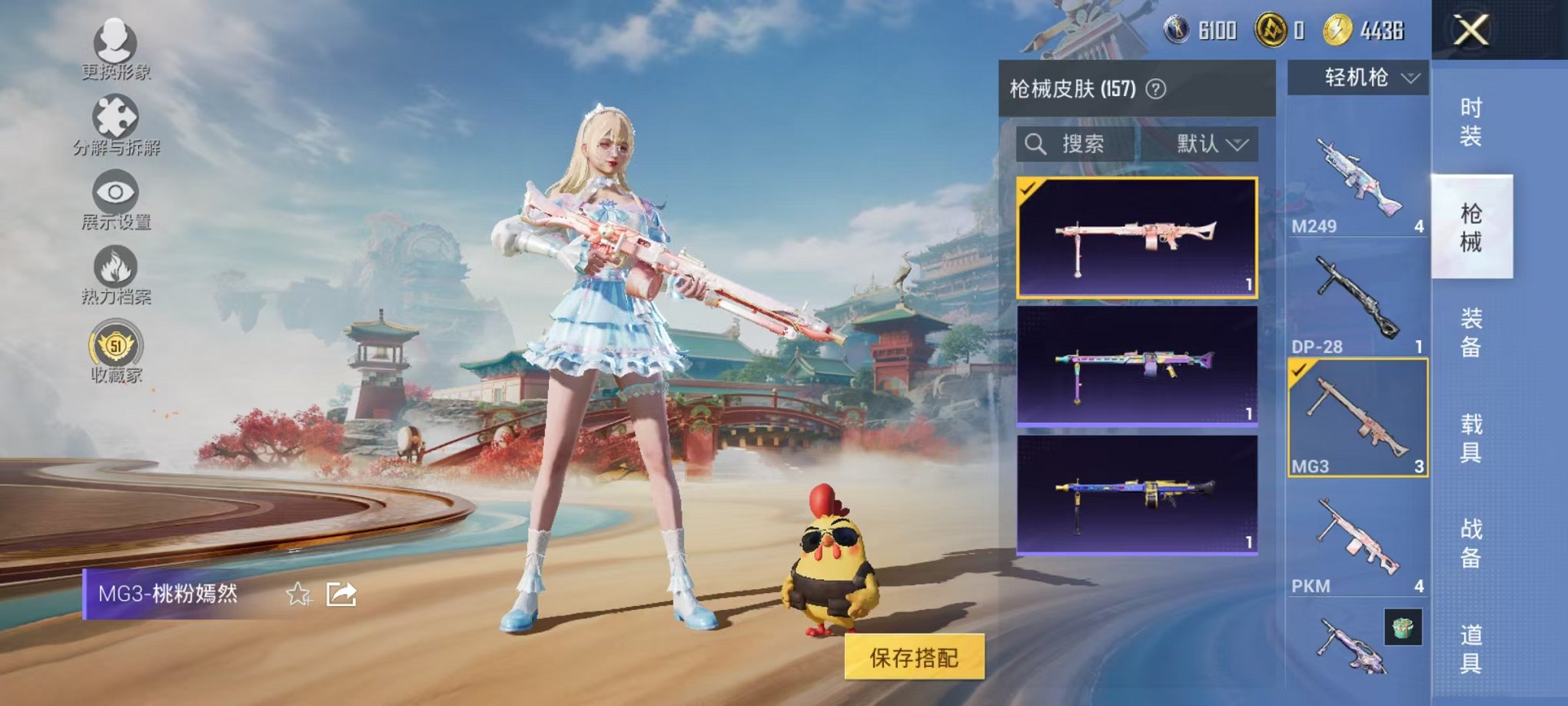Expand the 默认 sort order dropdown

1211,145
